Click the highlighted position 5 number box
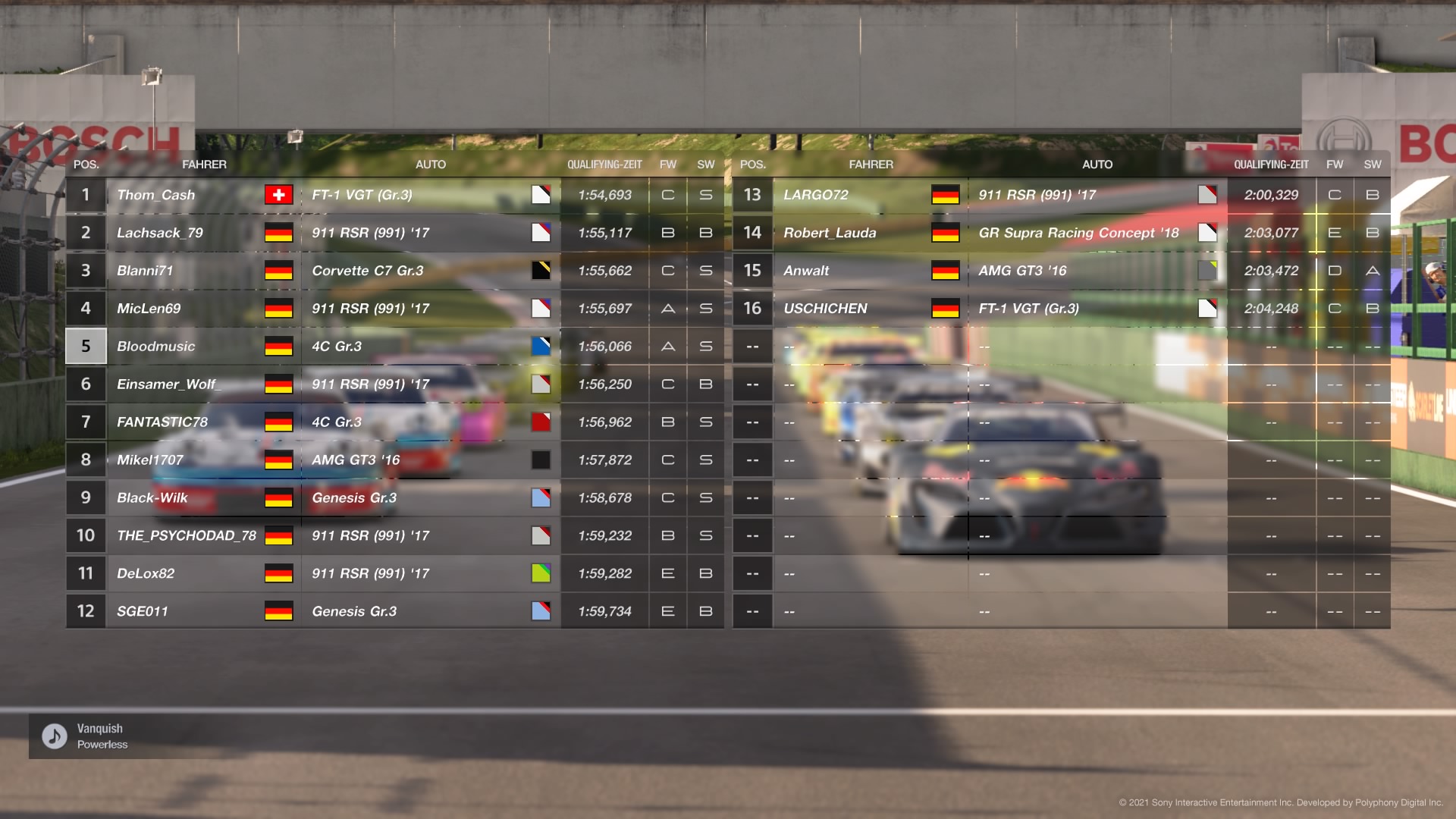Image resolution: width=1456 pixels, height=819 pixels. (x=86, y=346)
